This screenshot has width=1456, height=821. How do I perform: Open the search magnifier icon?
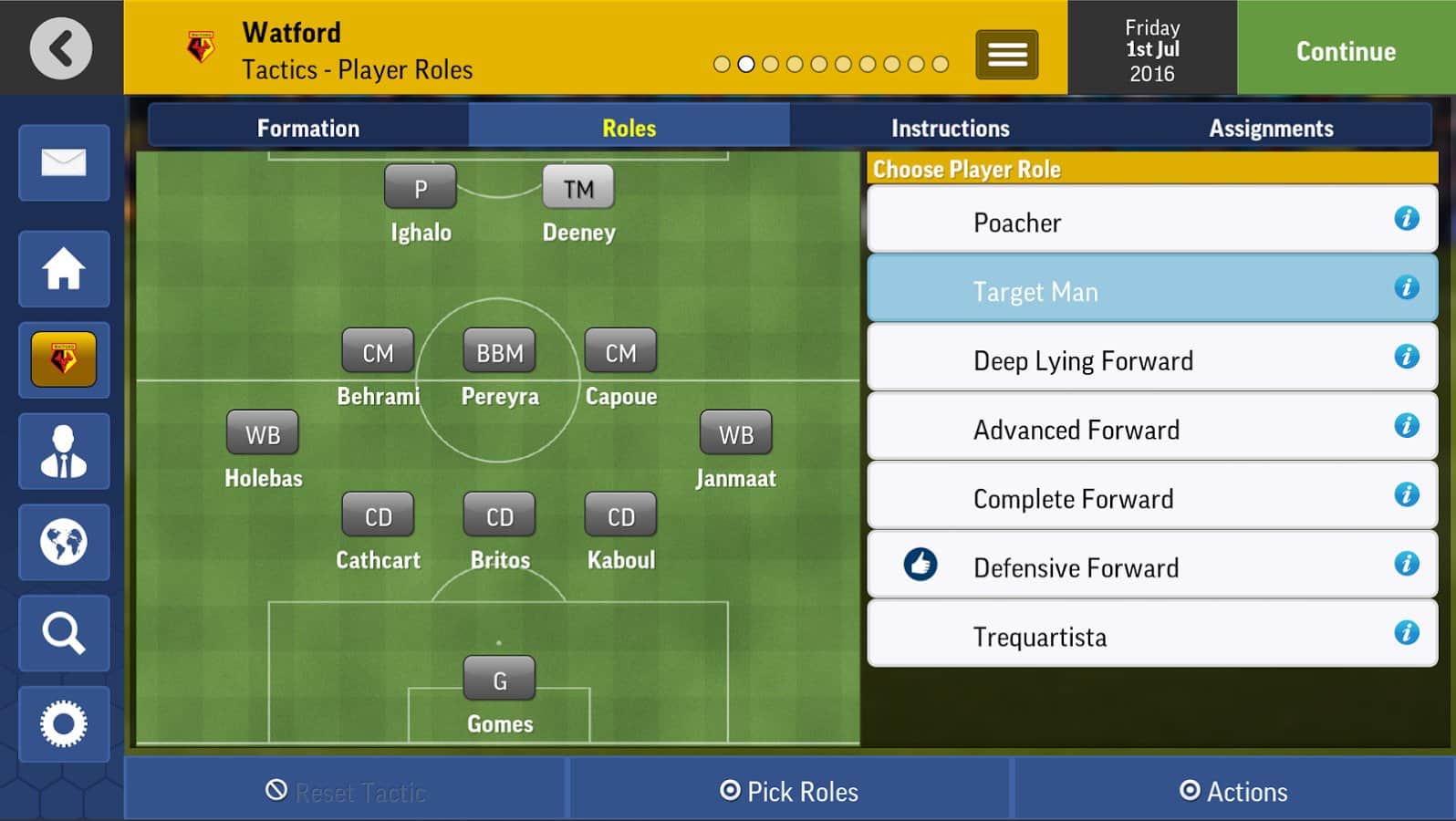pos(64,633)
